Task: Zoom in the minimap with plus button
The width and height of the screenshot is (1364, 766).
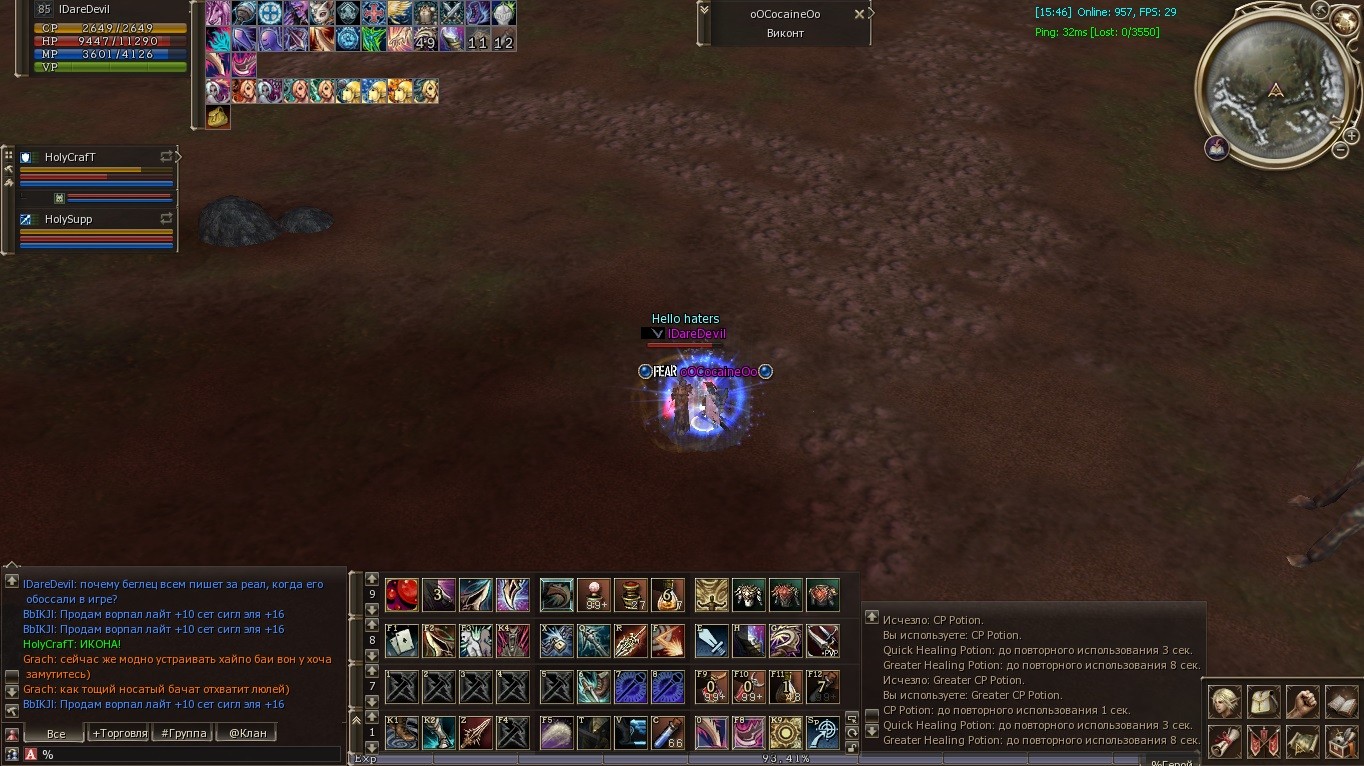Action: 1351,134
